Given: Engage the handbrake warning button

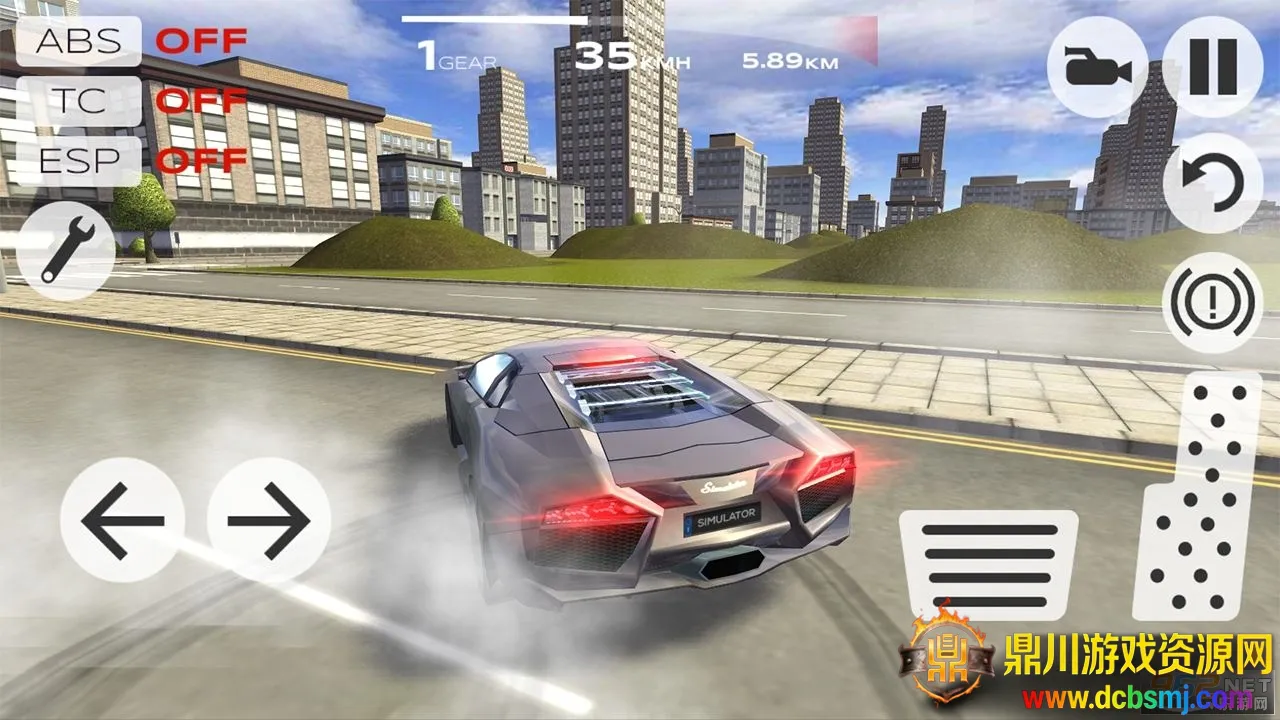Looking at the screenshot, I should [1213, 302].
